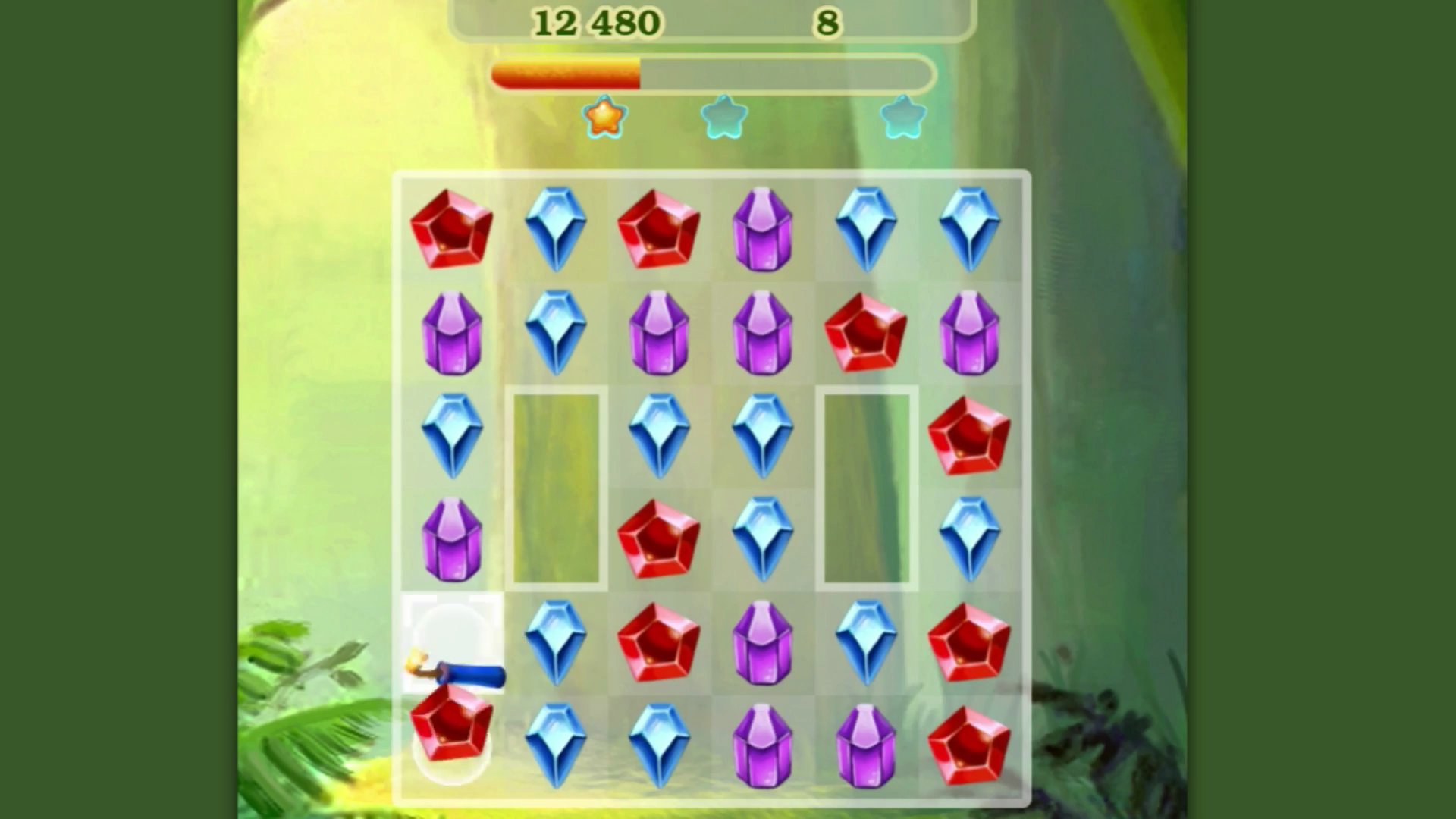The width and height of the screenshot is (1456, 819).
Task: Select the moves counter showing 8
Action: 828,21
